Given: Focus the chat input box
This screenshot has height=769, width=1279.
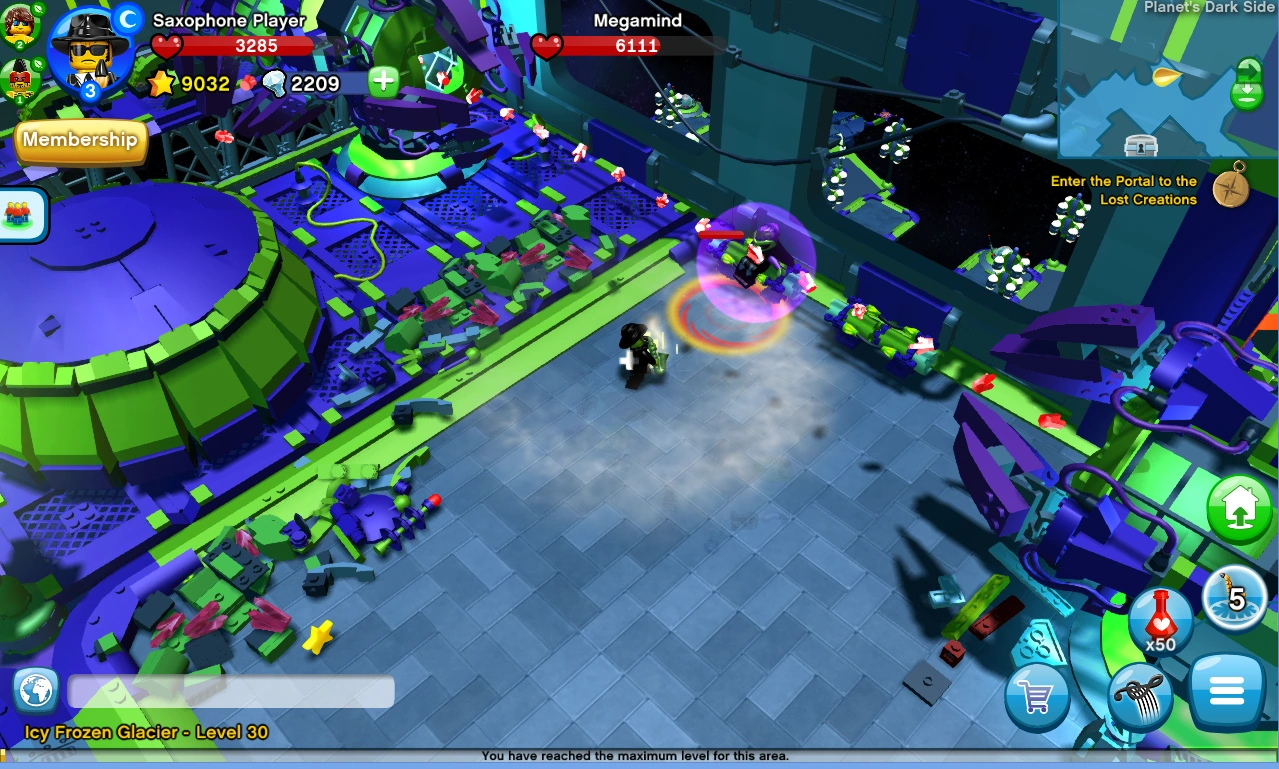Looking at the screenshot, I should click(x=230, y=691).
